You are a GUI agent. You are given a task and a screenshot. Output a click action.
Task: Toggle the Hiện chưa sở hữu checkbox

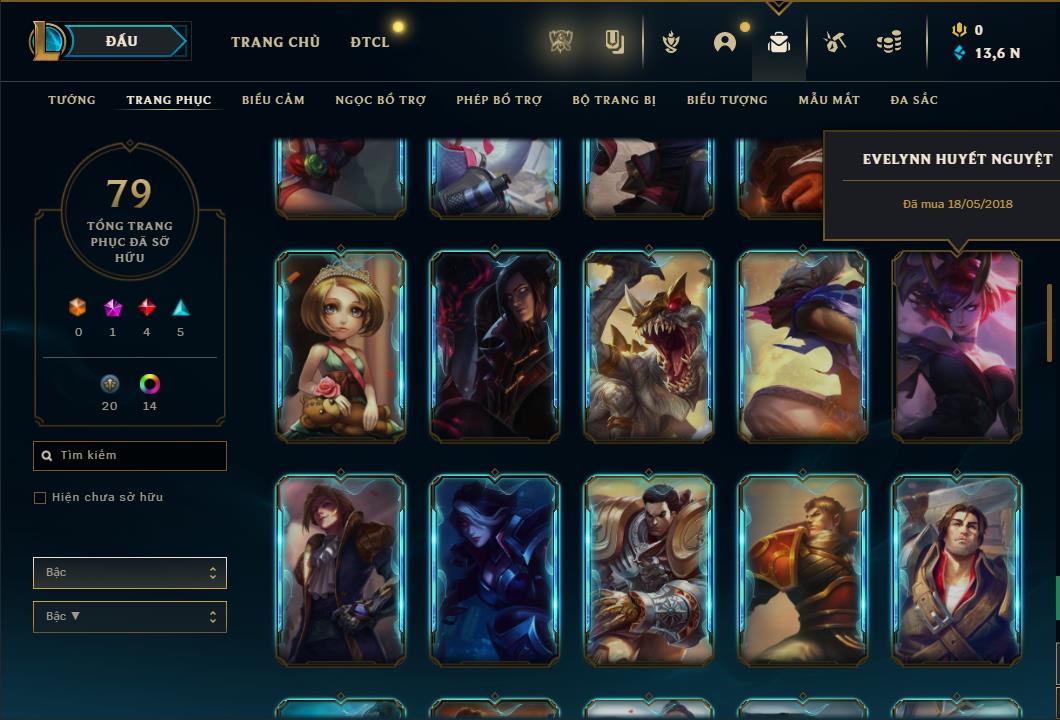point(40,498)
